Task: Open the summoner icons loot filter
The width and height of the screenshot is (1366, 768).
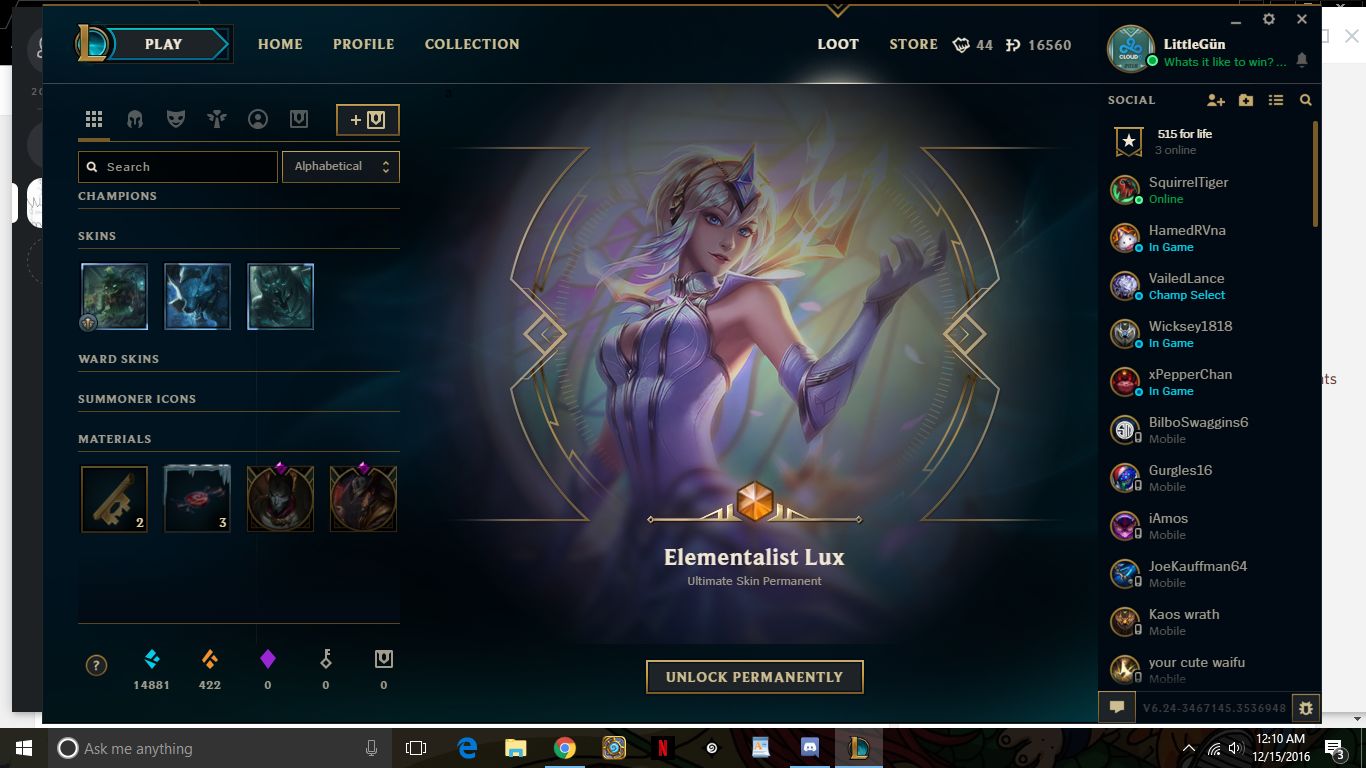Action: (x=258, y=118)
